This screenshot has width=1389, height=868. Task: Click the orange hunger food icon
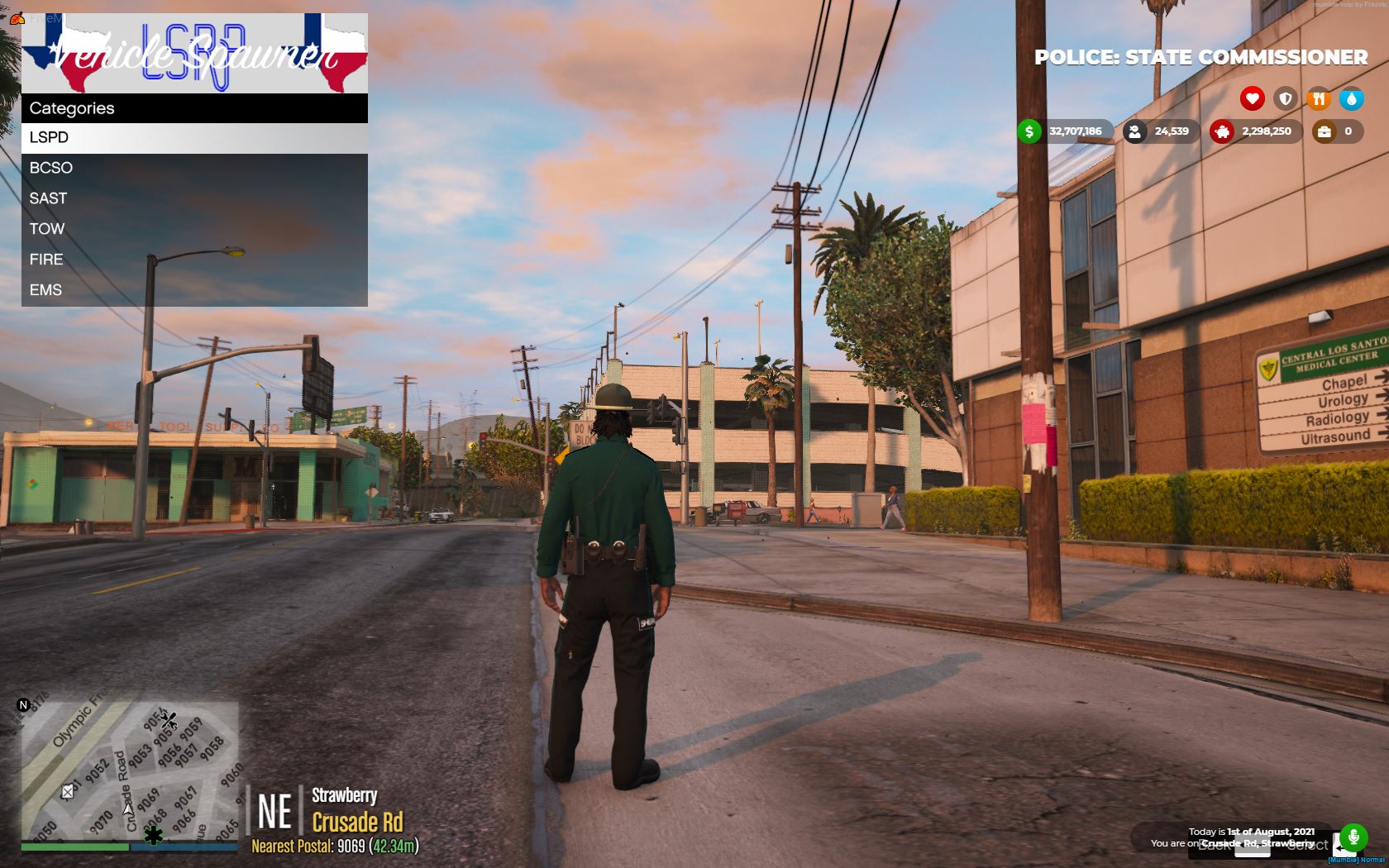point(1318,98)
